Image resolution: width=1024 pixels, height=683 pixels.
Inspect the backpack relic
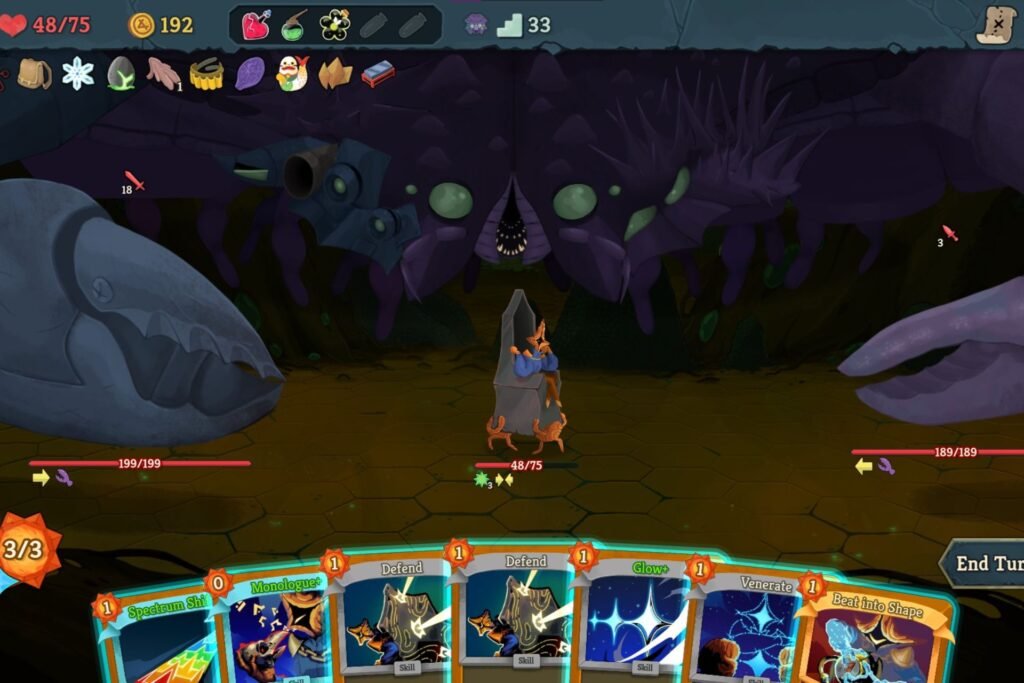(34, 73)
